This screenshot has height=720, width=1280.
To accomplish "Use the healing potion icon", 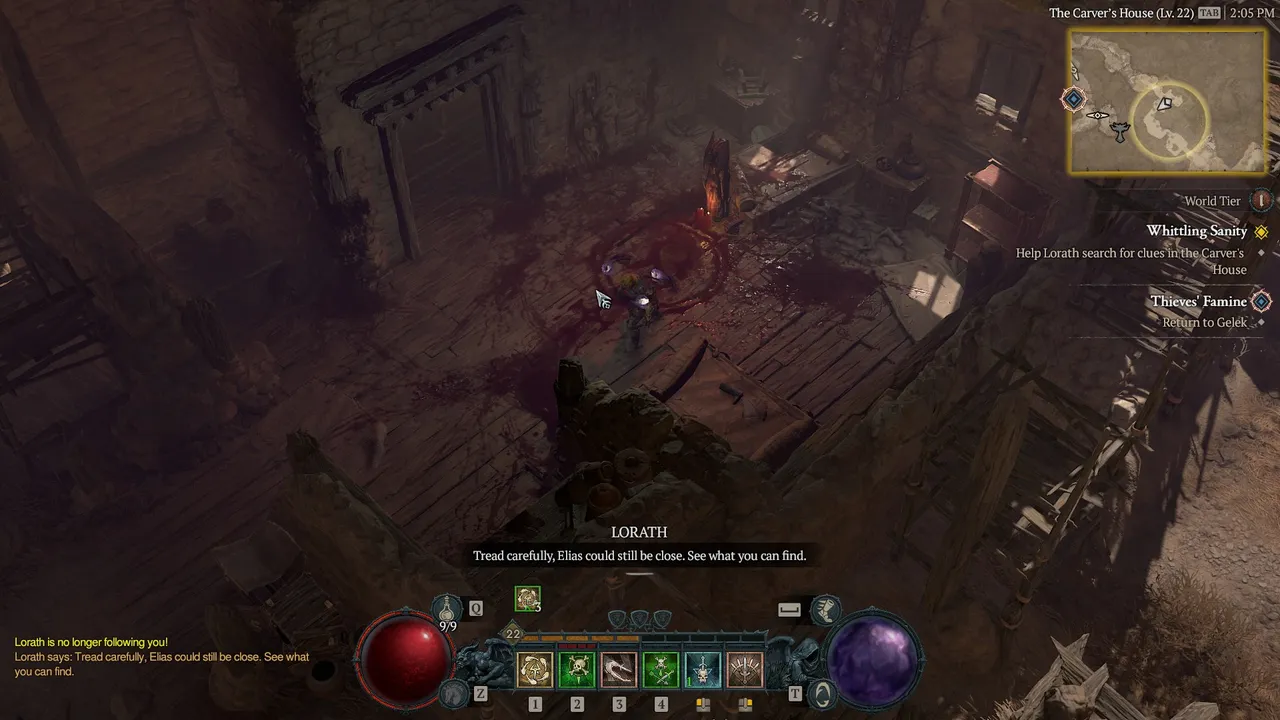I will tap(447, 608).
